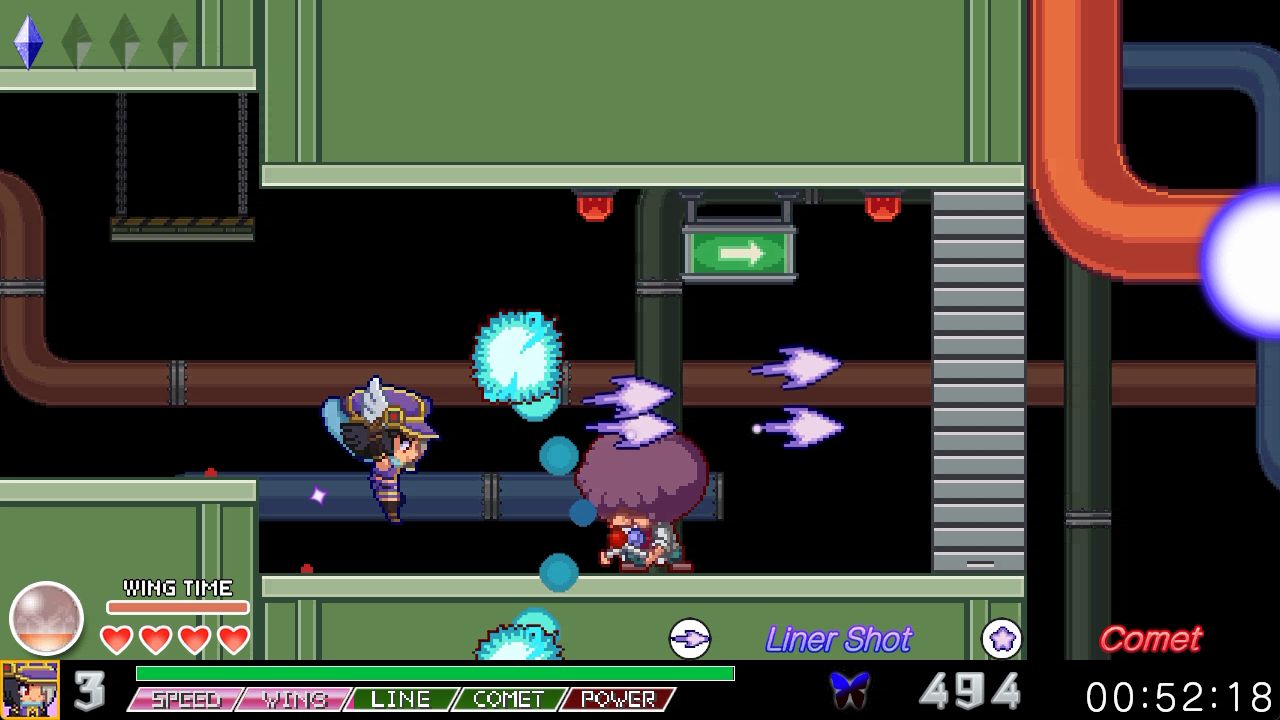1280x720 pixels.
Task: Toggle the WING power-up segment
Action: coord(293,700)
